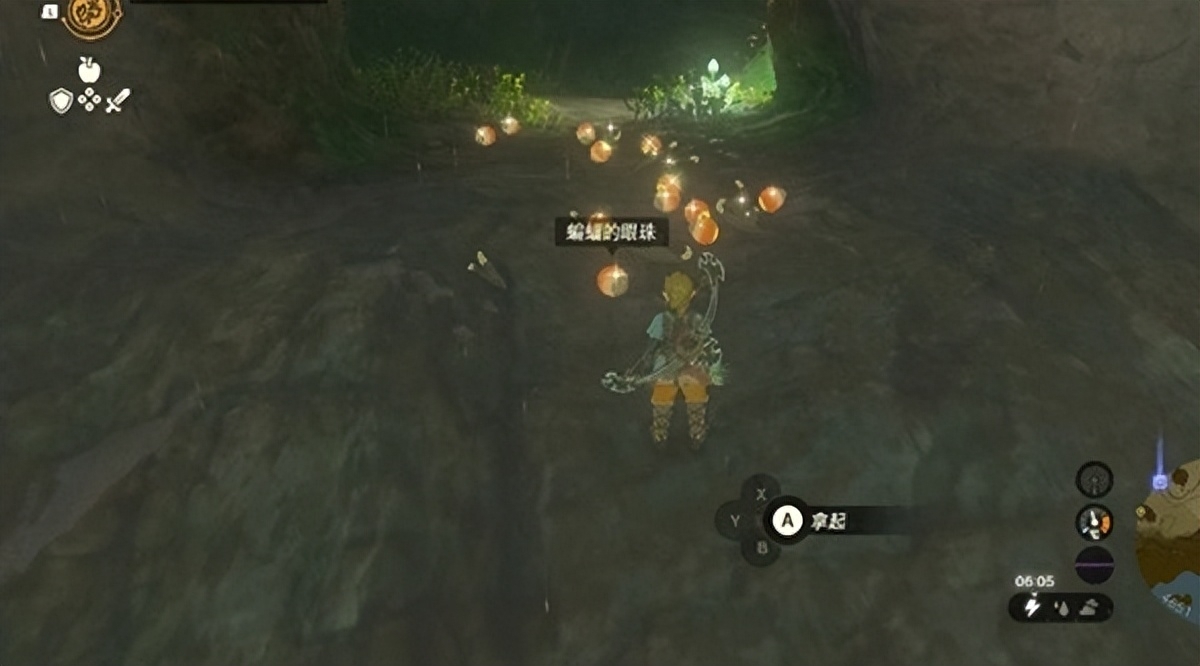Screen dimensions: 1200x666
Task: Select the orange ability emblem icon
Action: [x=93, y=17]
